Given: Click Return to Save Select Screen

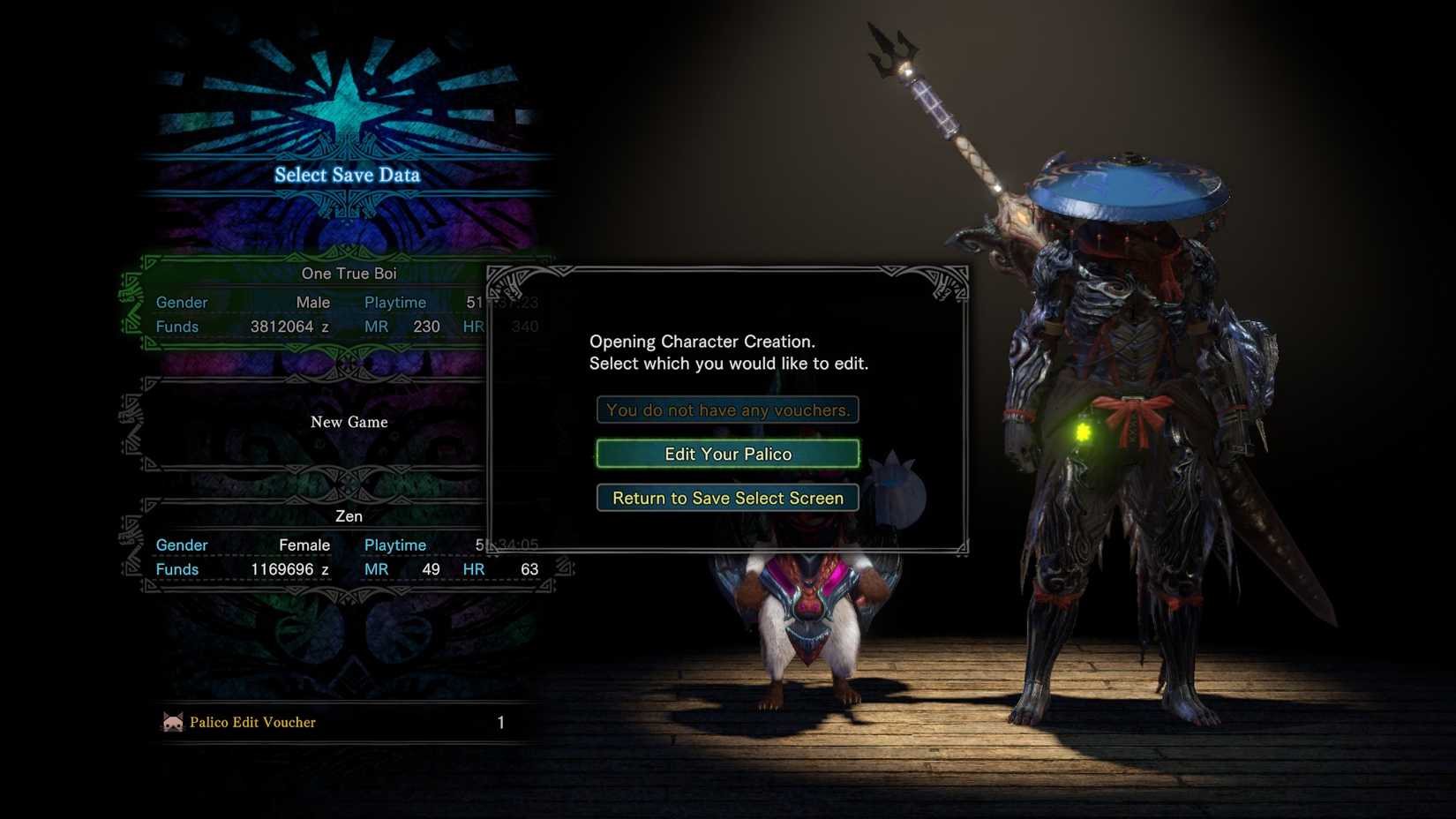Looking at the screenshot, I should click(726, 498).
